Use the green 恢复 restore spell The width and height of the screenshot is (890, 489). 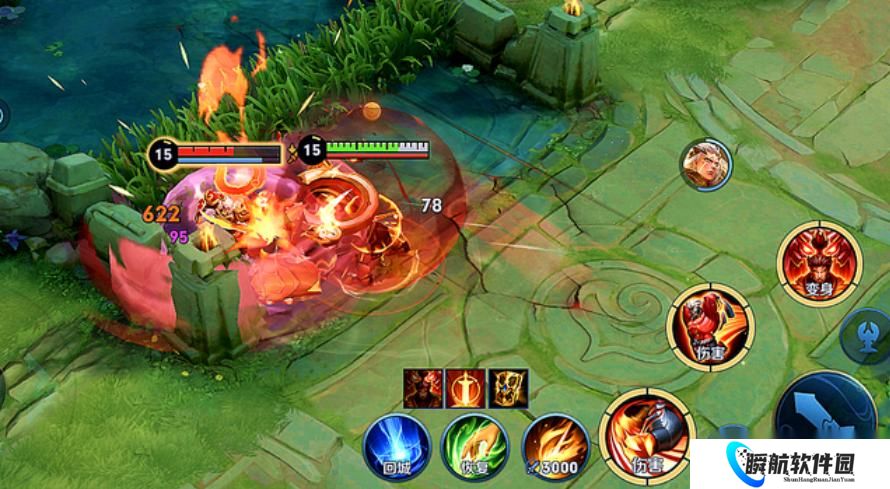click(475, 446)
